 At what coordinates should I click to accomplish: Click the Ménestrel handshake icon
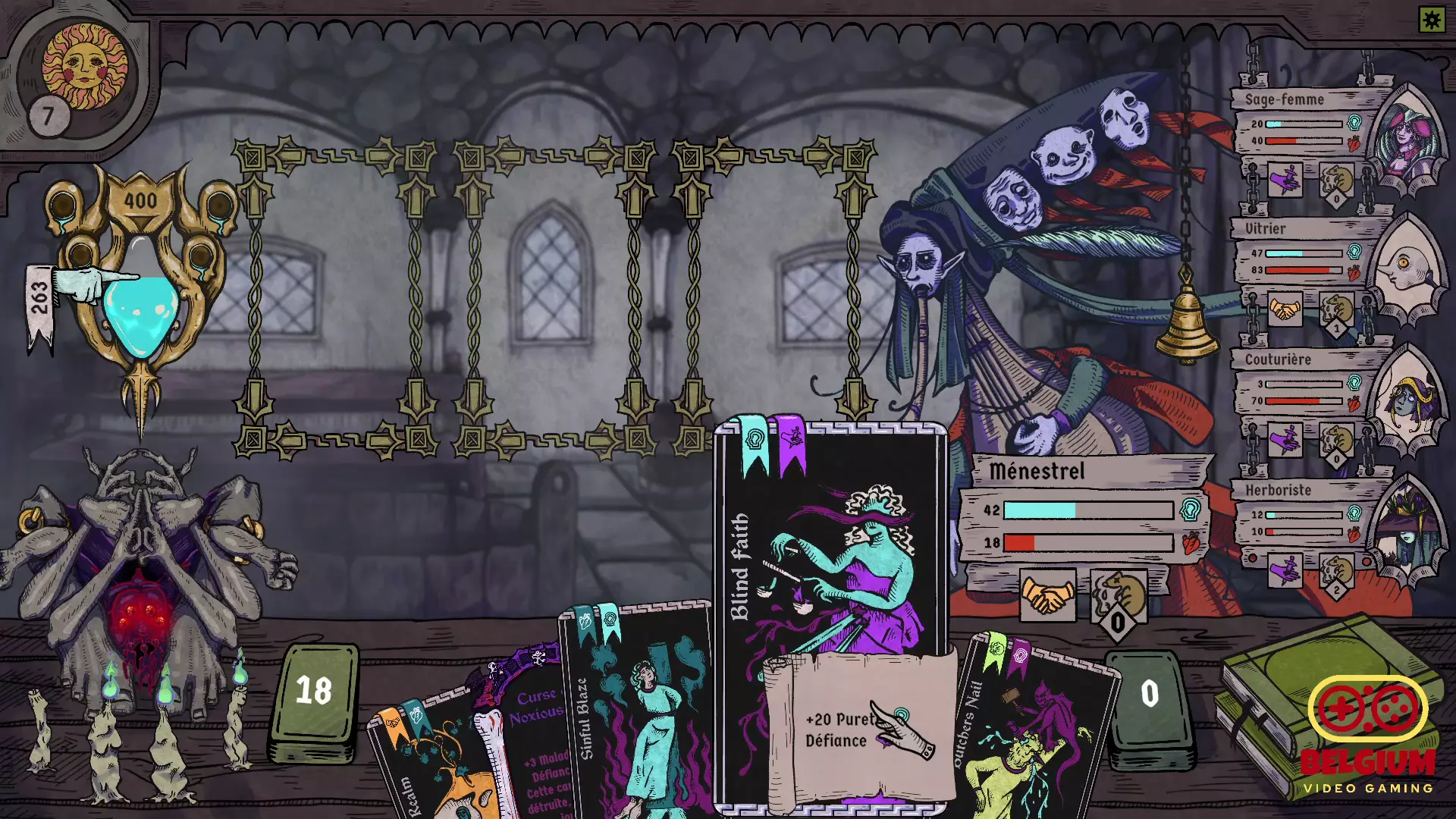point(1047,595)
